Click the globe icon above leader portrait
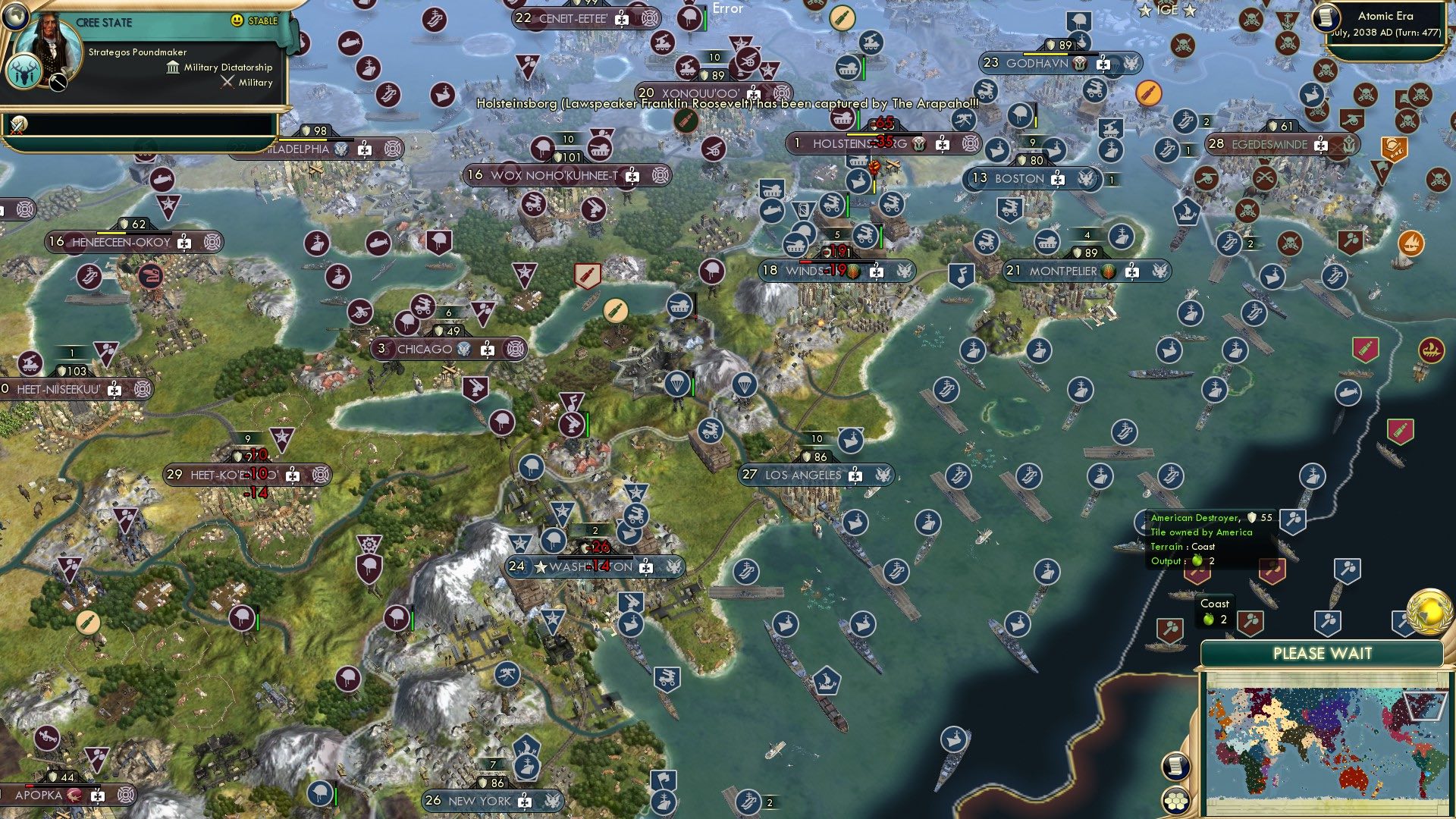This screenshot has height=819, width=1456. (14, 15)
